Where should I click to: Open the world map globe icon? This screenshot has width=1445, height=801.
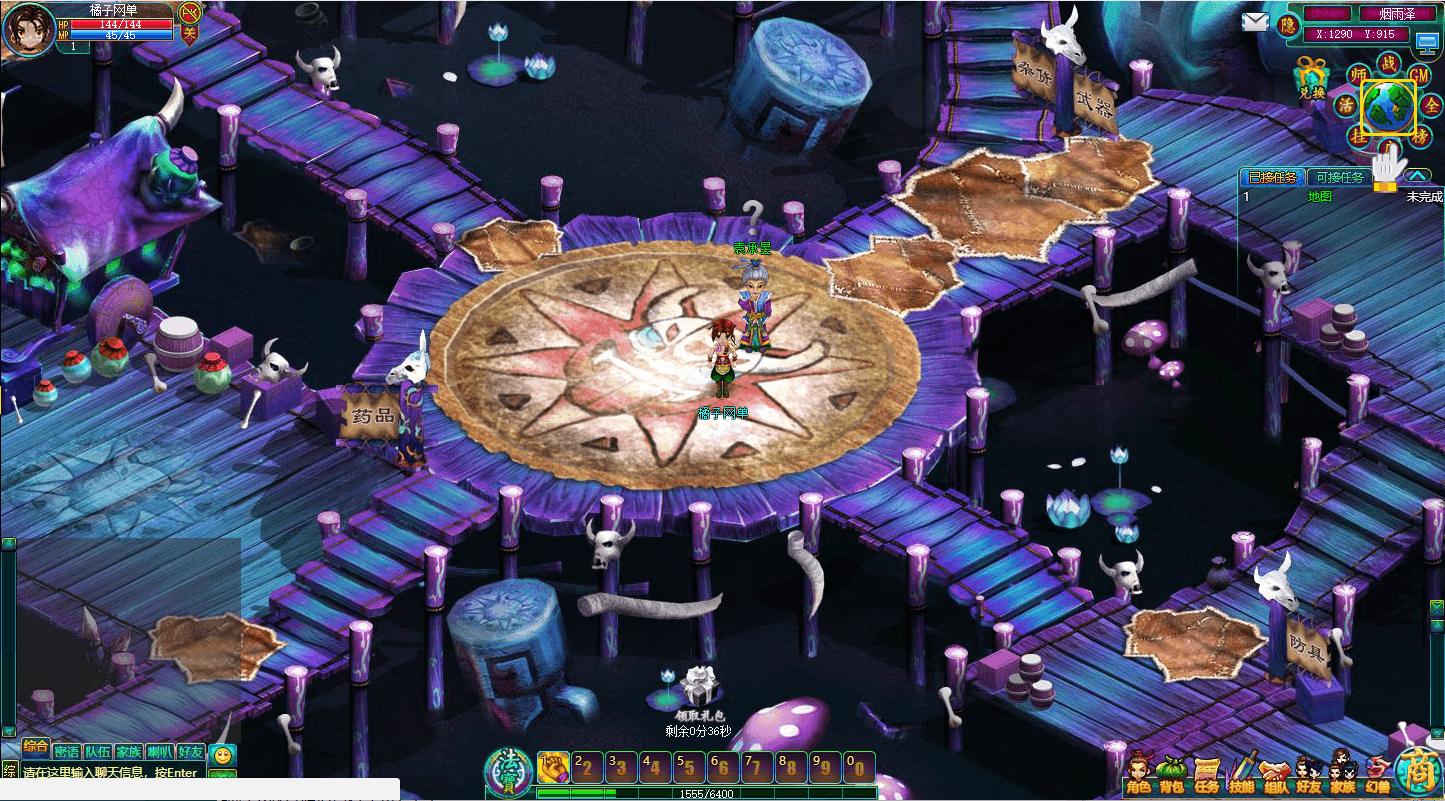(1388, 106)
